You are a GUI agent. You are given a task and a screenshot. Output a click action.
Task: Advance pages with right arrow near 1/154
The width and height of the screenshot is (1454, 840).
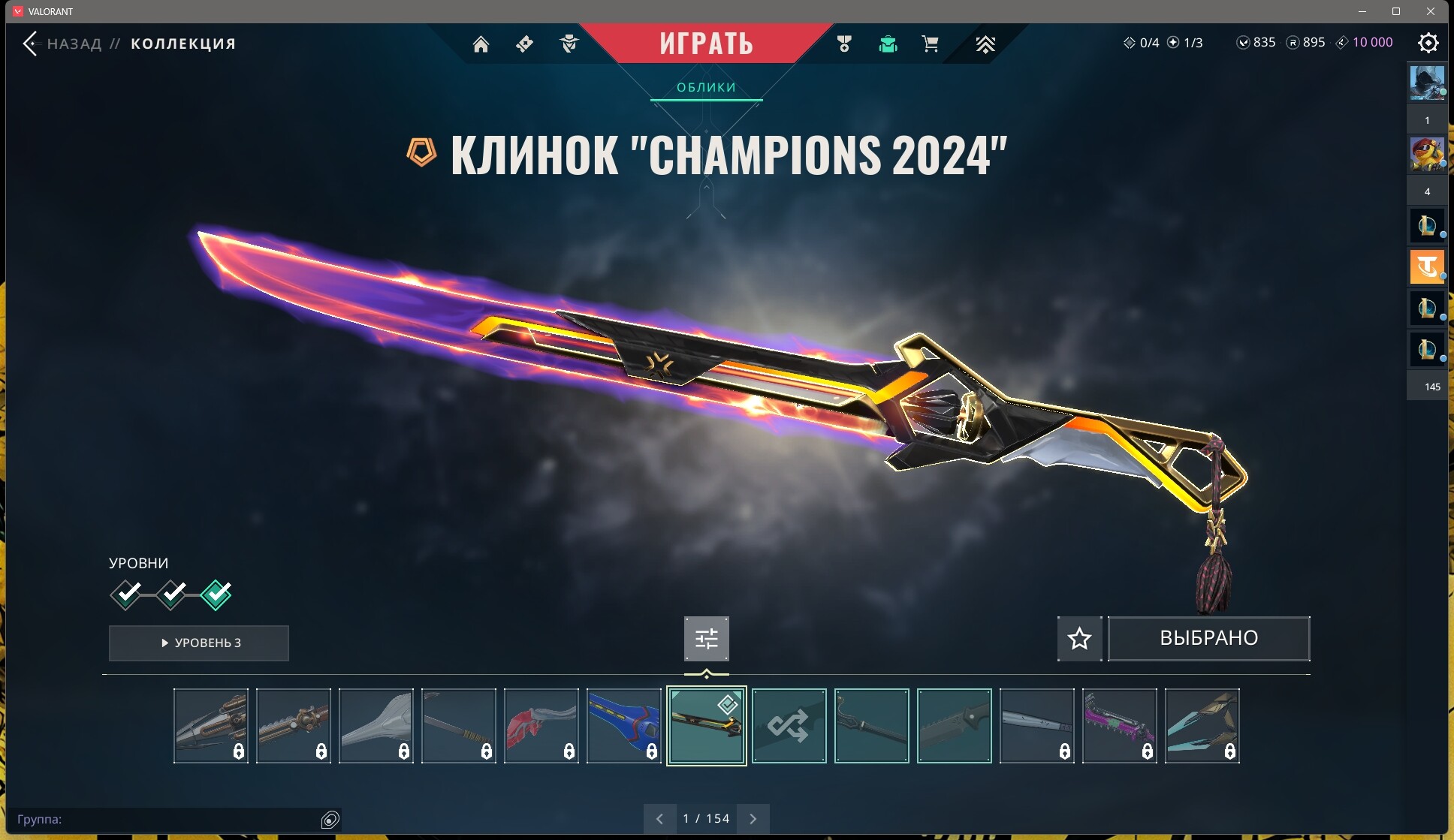click(x=754, y=818)
